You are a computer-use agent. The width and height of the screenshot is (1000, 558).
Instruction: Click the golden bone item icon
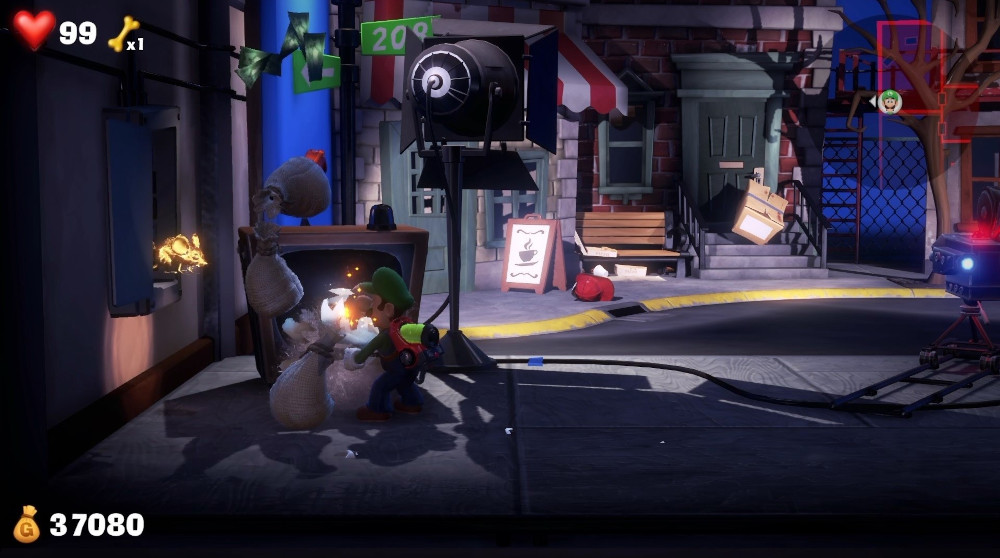[x=121, y=32]
